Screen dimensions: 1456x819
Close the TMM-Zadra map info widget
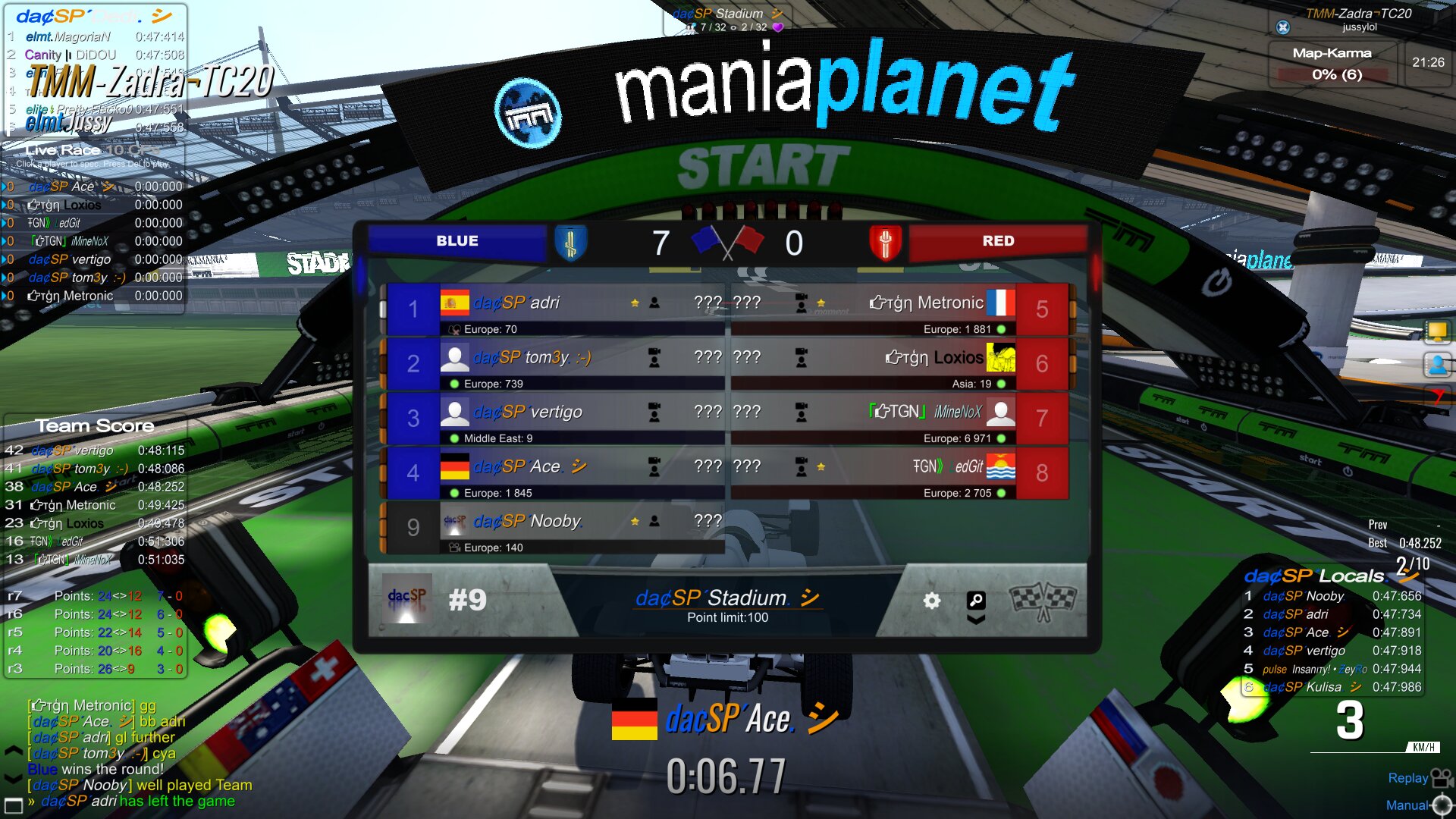coord(1282,27)
